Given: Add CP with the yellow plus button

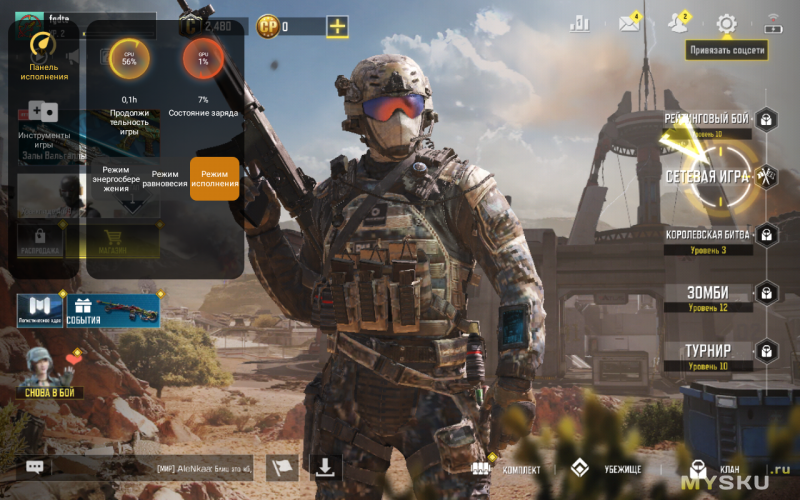Looking at the screenshot, I should click(x=338, y=27).
